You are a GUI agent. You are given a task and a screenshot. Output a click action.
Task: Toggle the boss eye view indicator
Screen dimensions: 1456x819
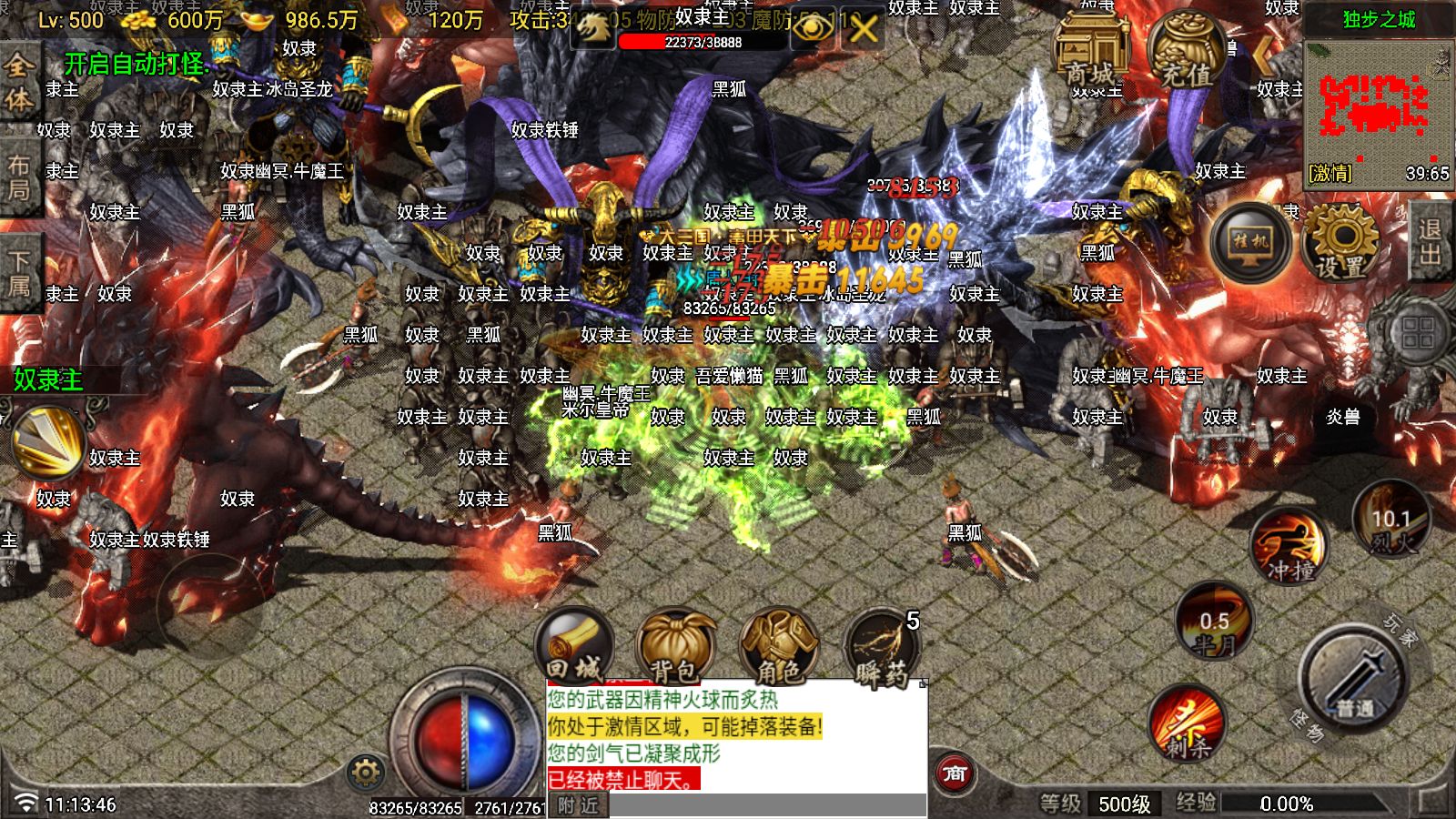point(814,28)
